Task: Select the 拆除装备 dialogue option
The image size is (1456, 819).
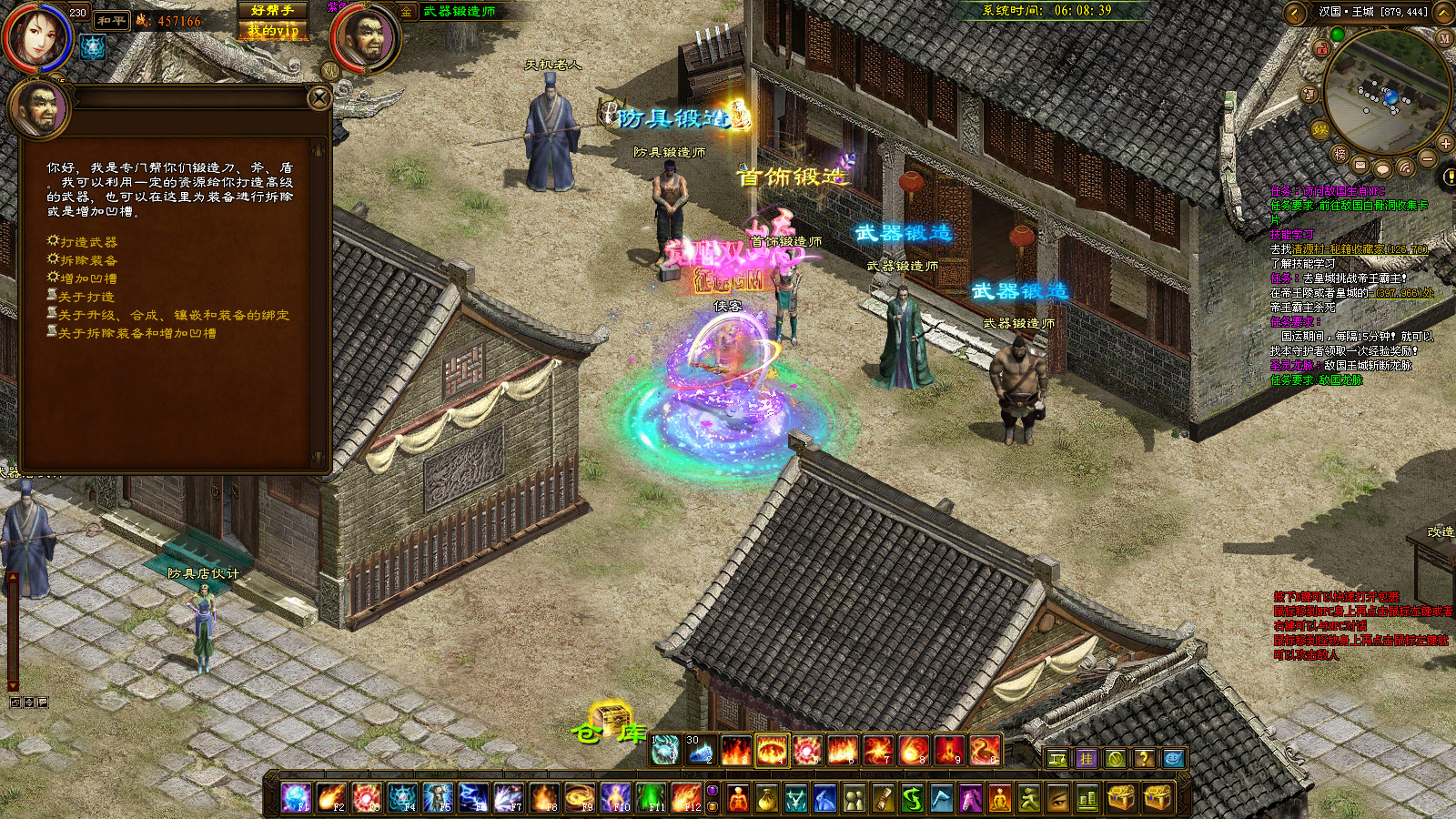Action: click(88, 260)
